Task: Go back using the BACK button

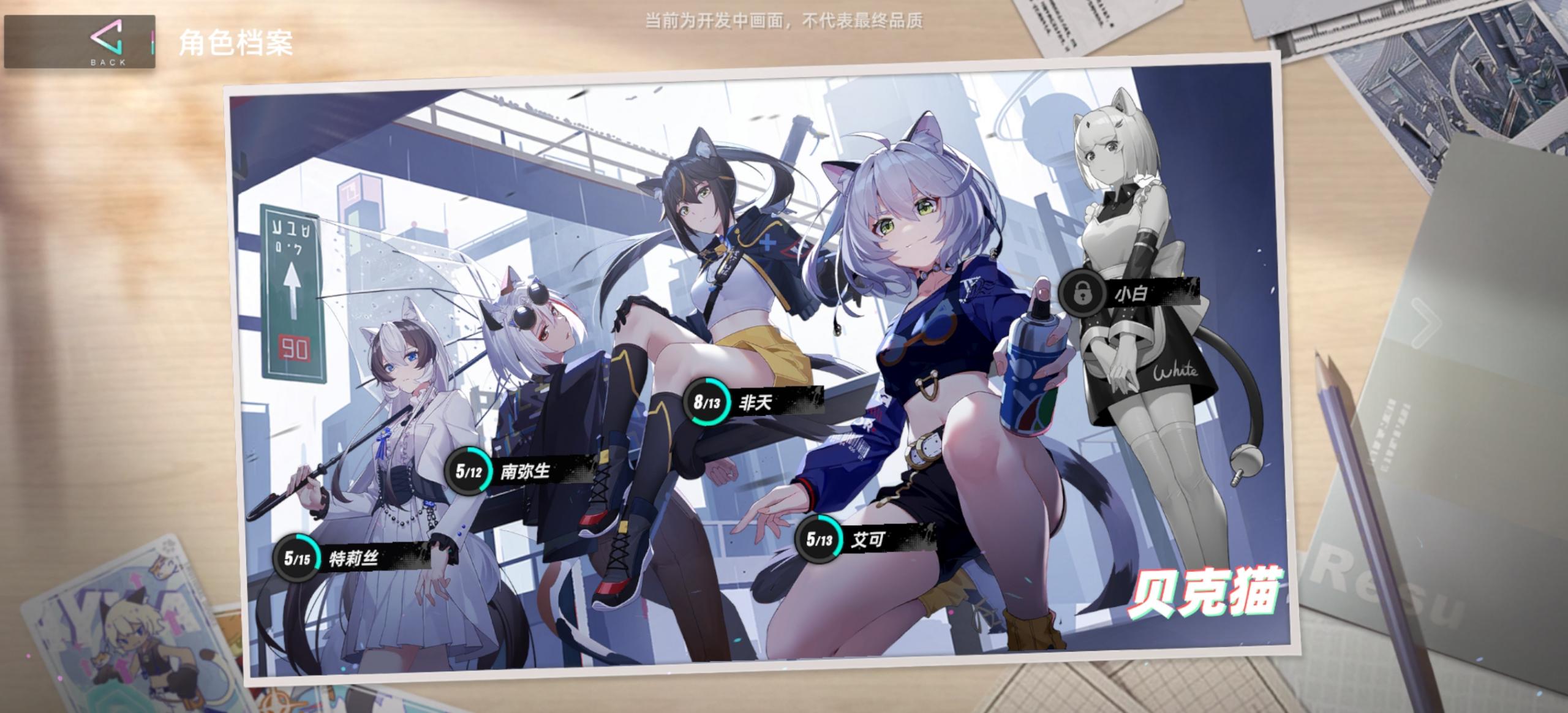Action: [80, 42]
